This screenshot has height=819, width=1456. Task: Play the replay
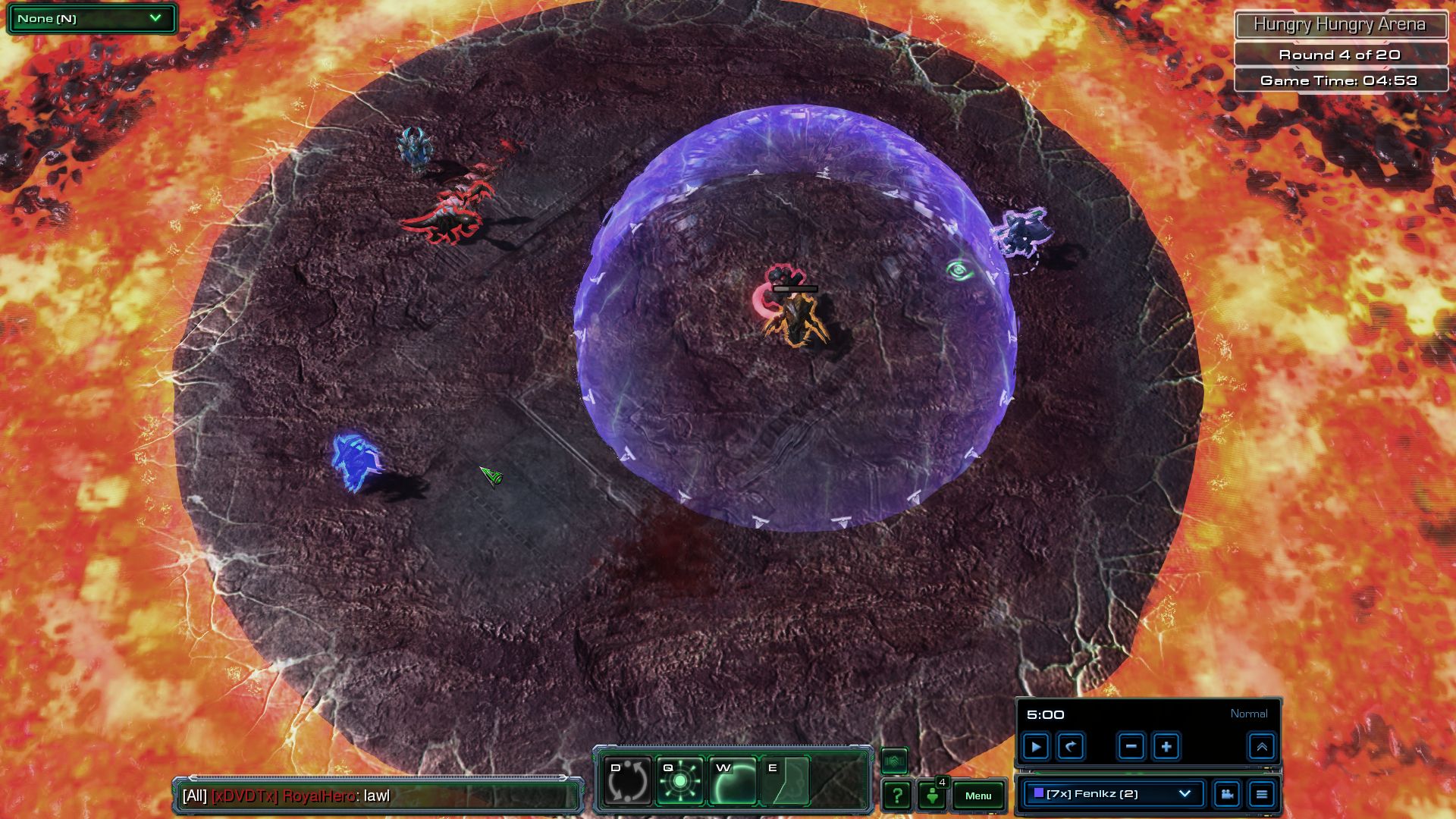[1036, 747]
